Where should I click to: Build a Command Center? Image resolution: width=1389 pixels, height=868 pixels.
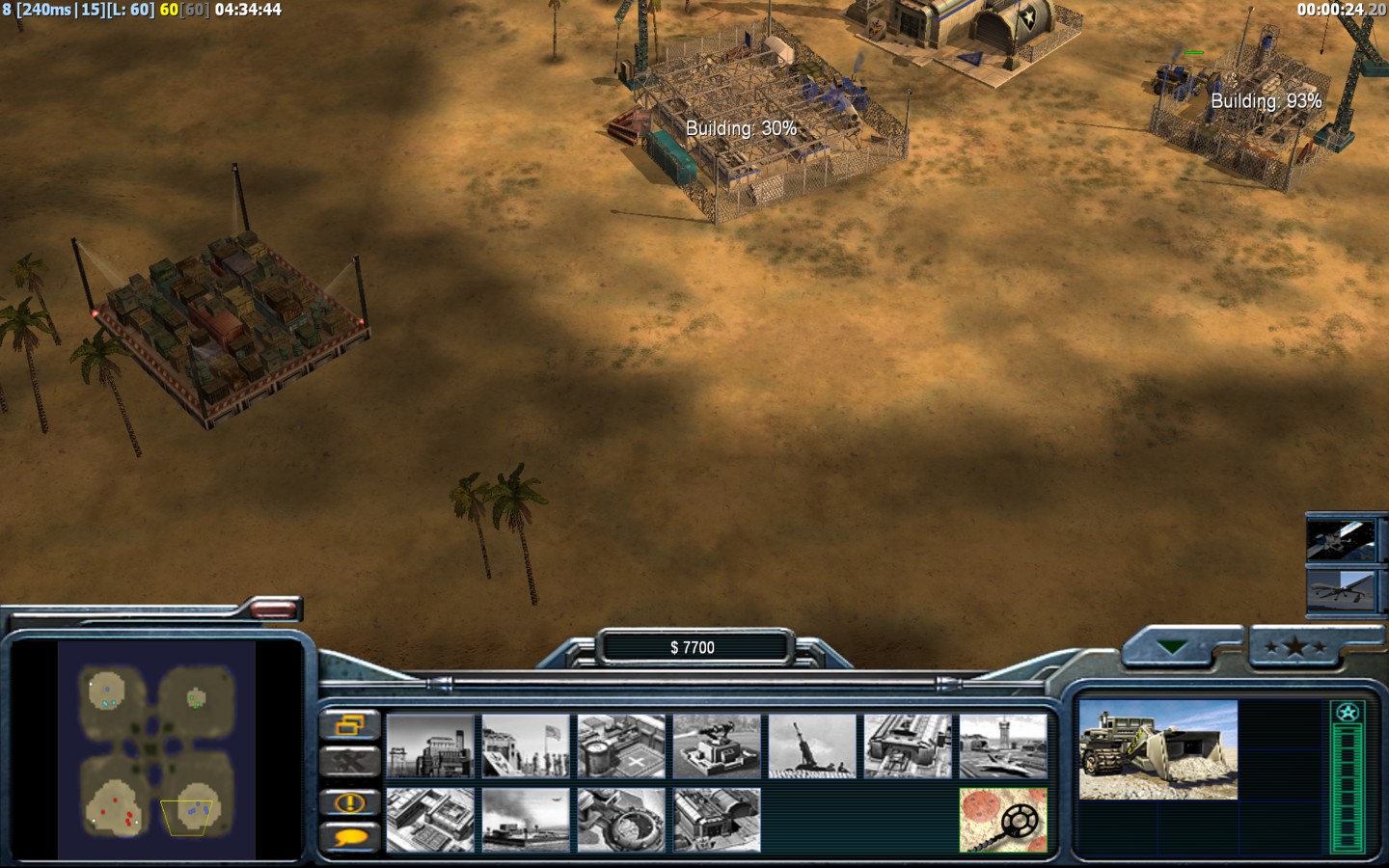coord(717,820)
